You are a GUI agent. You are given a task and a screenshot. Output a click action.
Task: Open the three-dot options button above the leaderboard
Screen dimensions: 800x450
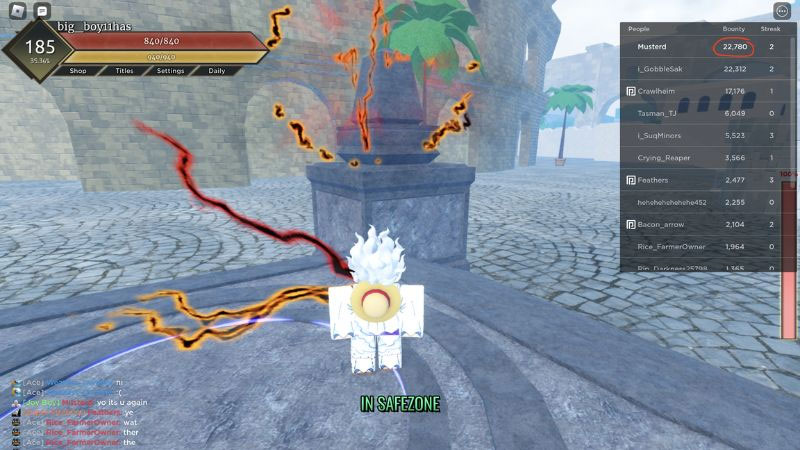(x=781, y=11)
